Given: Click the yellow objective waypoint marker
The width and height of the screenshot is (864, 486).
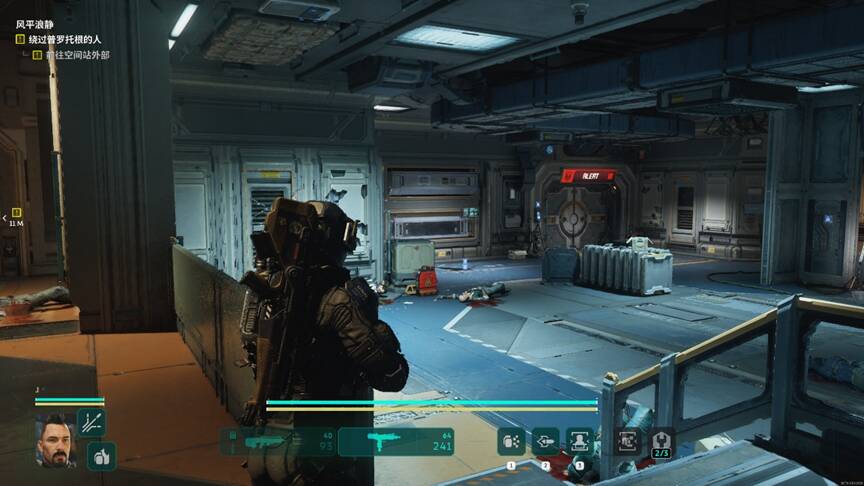Looking at the screenshot, I should [16, 213].
